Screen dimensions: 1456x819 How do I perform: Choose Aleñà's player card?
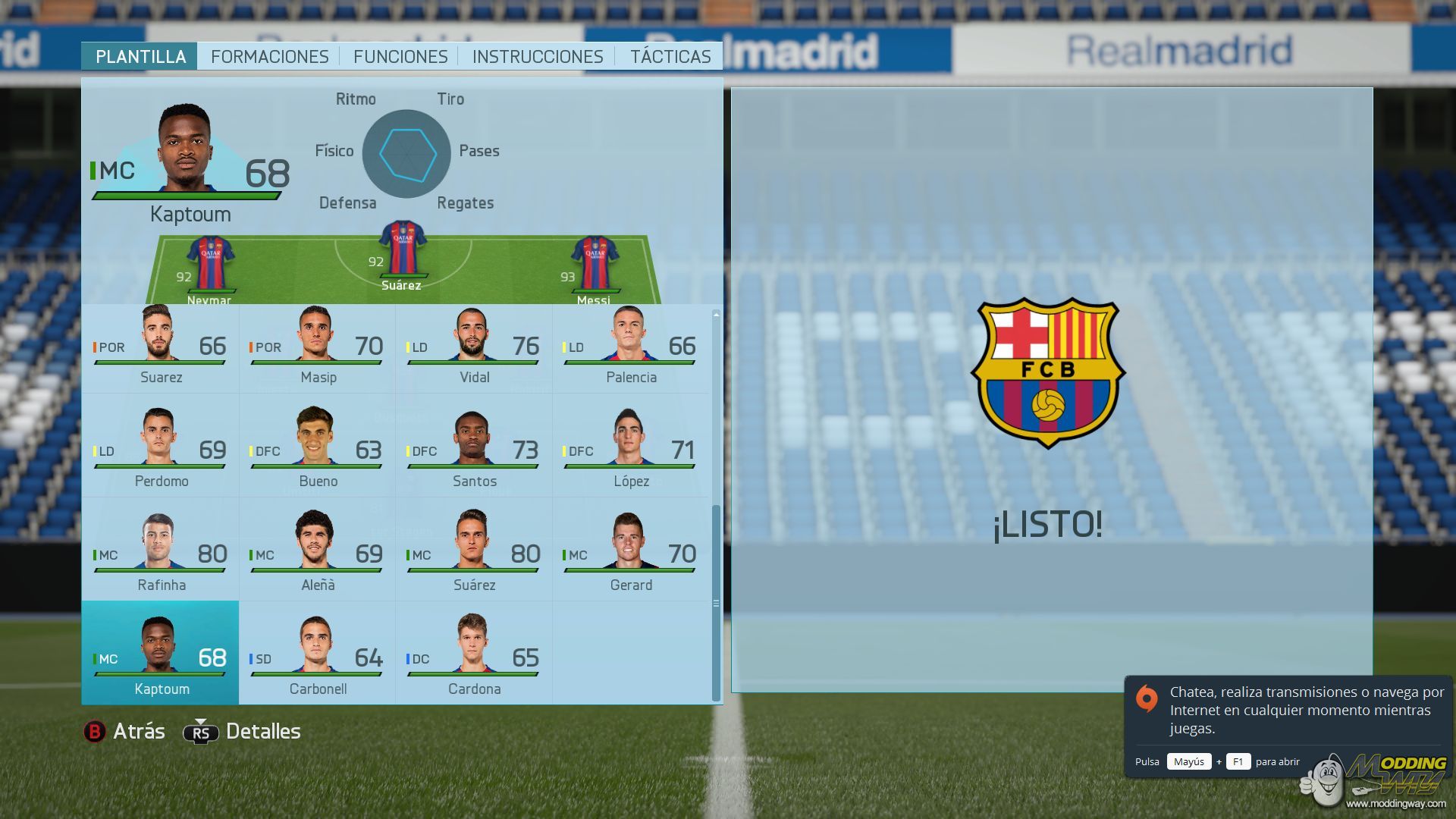[x=317, y=555]
